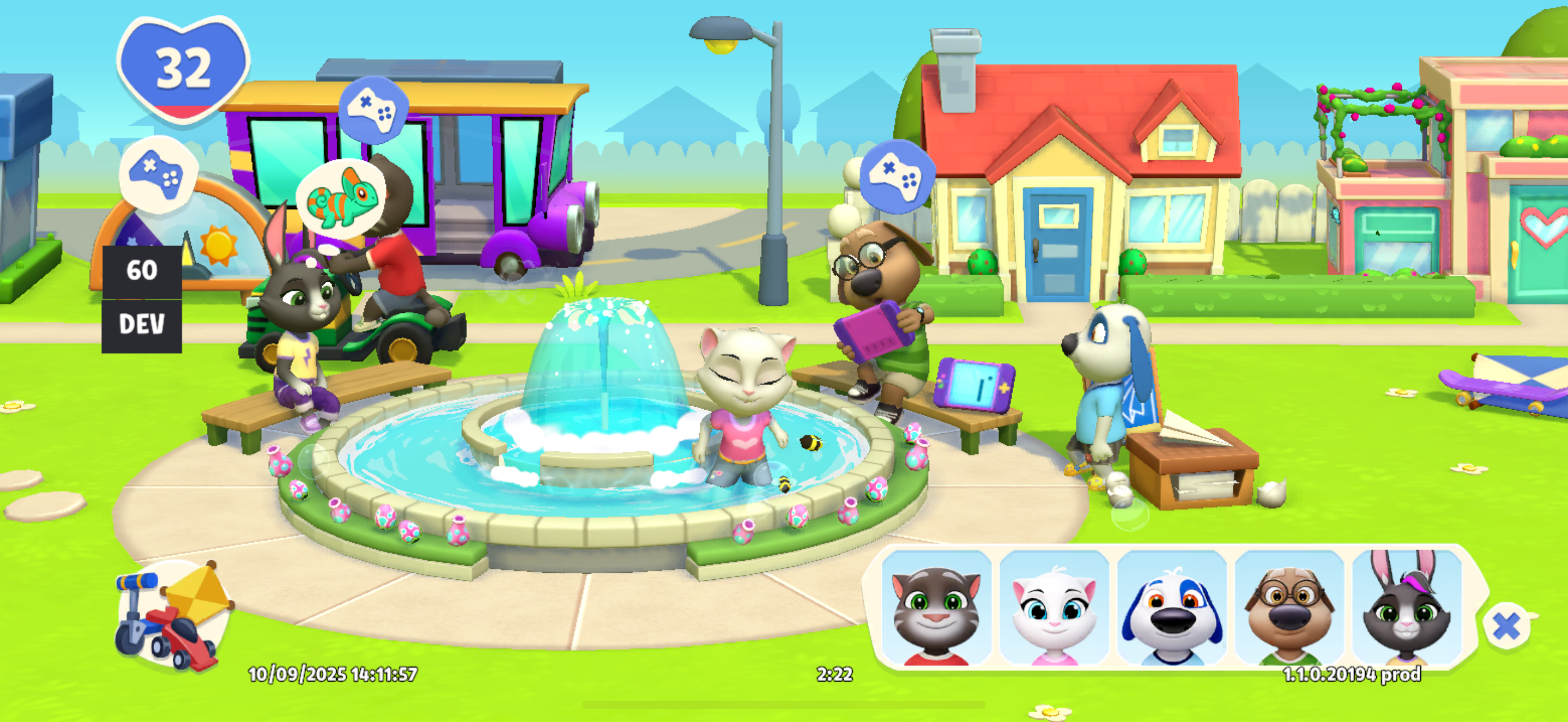This screenshot has width=1568, height=722.
Task: Choose Angela the white cat portrait
Action: pos(1054,609)
